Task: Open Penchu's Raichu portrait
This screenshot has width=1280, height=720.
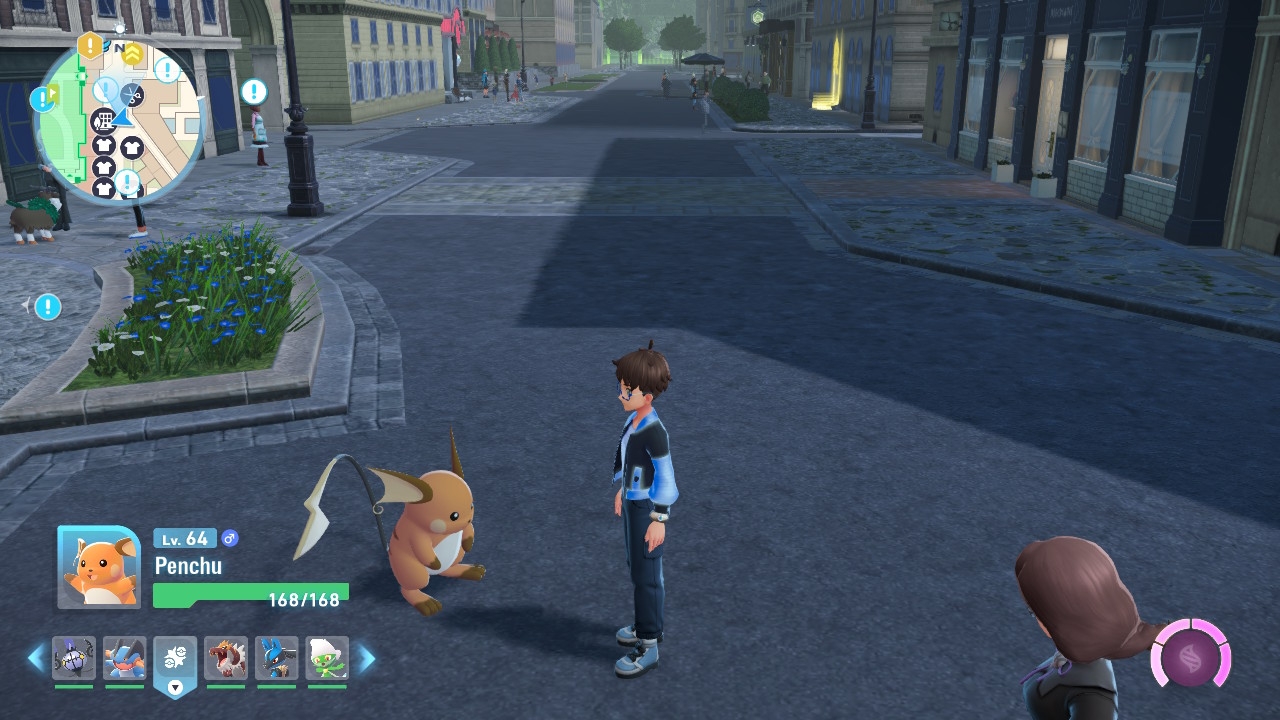Action: (99, 567)
